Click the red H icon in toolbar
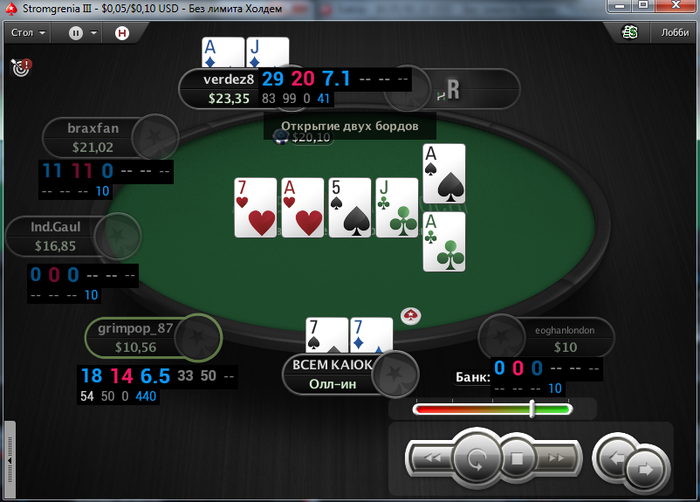Image resolution: width=700 pixels, height=502 pixels. click(122, 32)
